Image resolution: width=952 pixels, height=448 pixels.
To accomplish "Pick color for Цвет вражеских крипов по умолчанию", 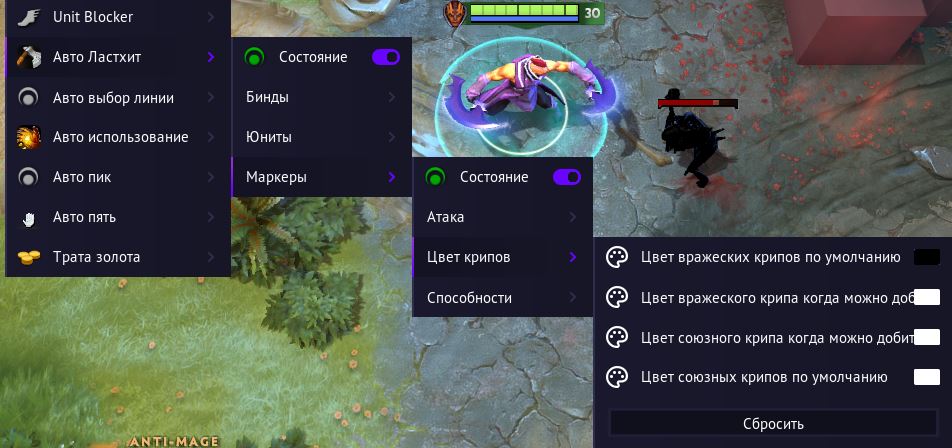I will click(x=927, y=257).
